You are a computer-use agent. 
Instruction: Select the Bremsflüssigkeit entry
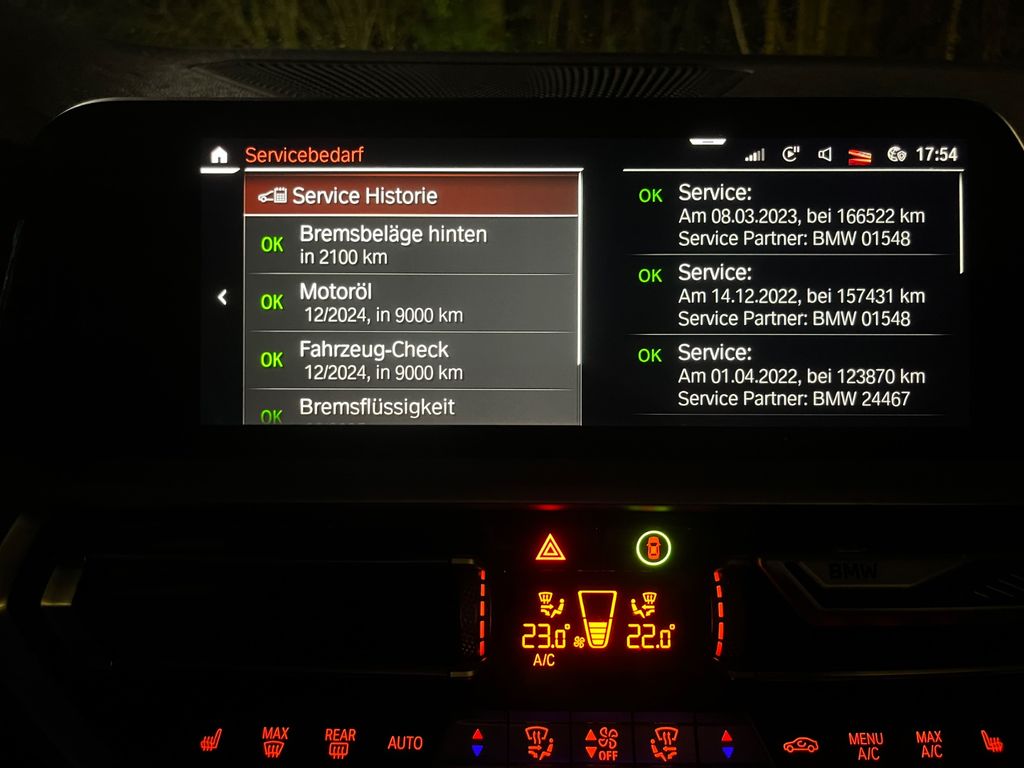click(411, 408)
